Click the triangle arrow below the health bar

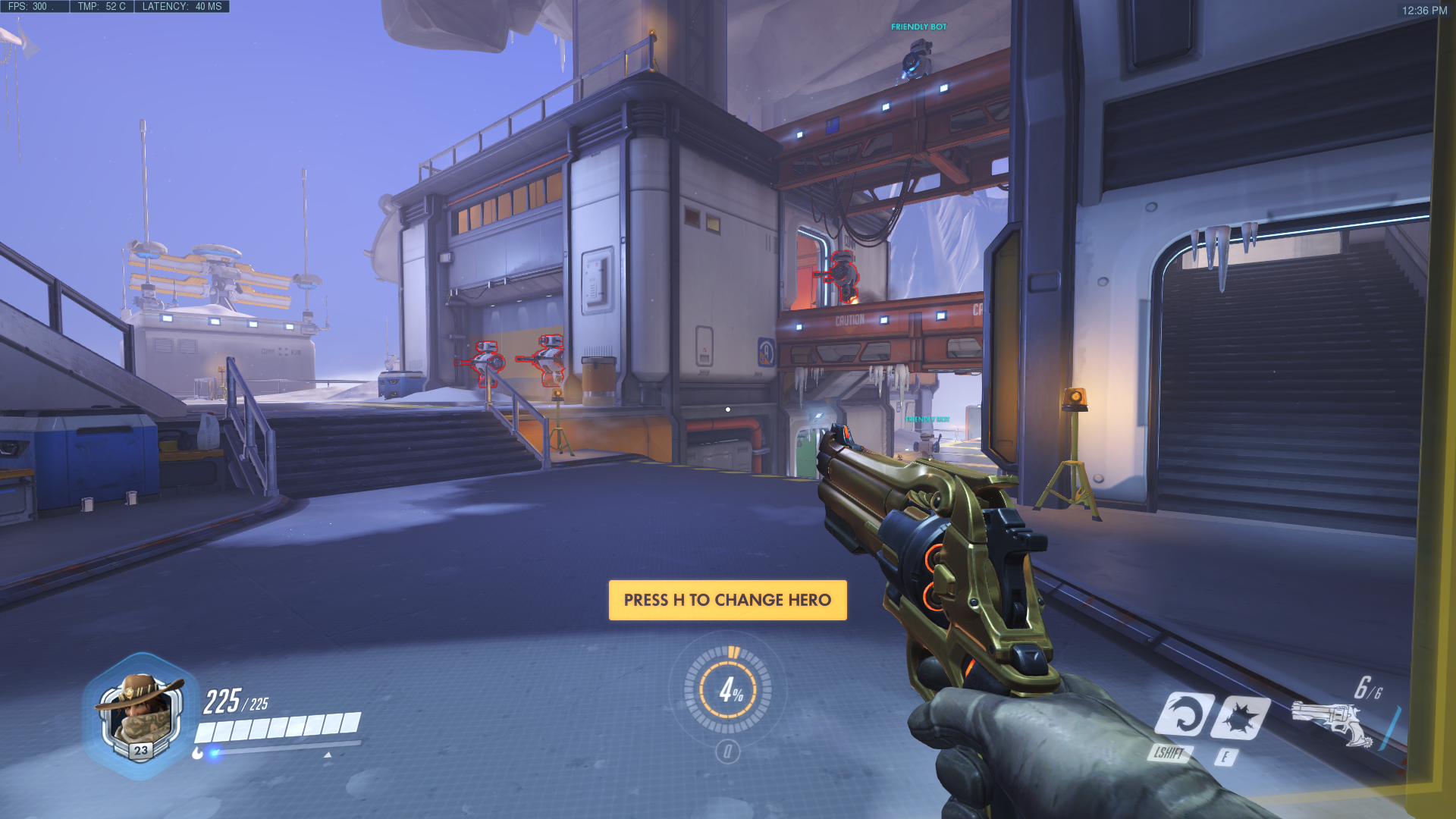[x=328, y=755]
